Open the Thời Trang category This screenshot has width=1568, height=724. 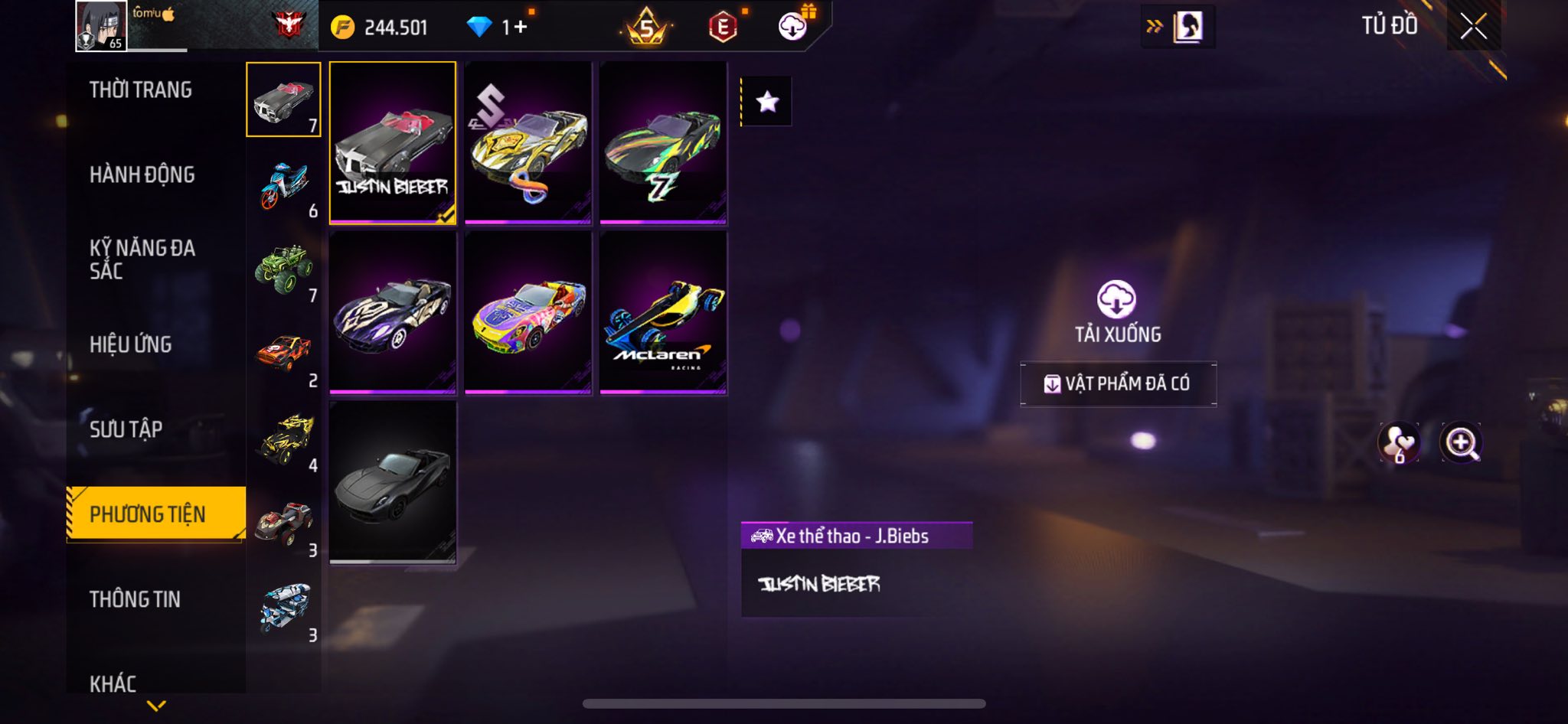pos(141,90)
